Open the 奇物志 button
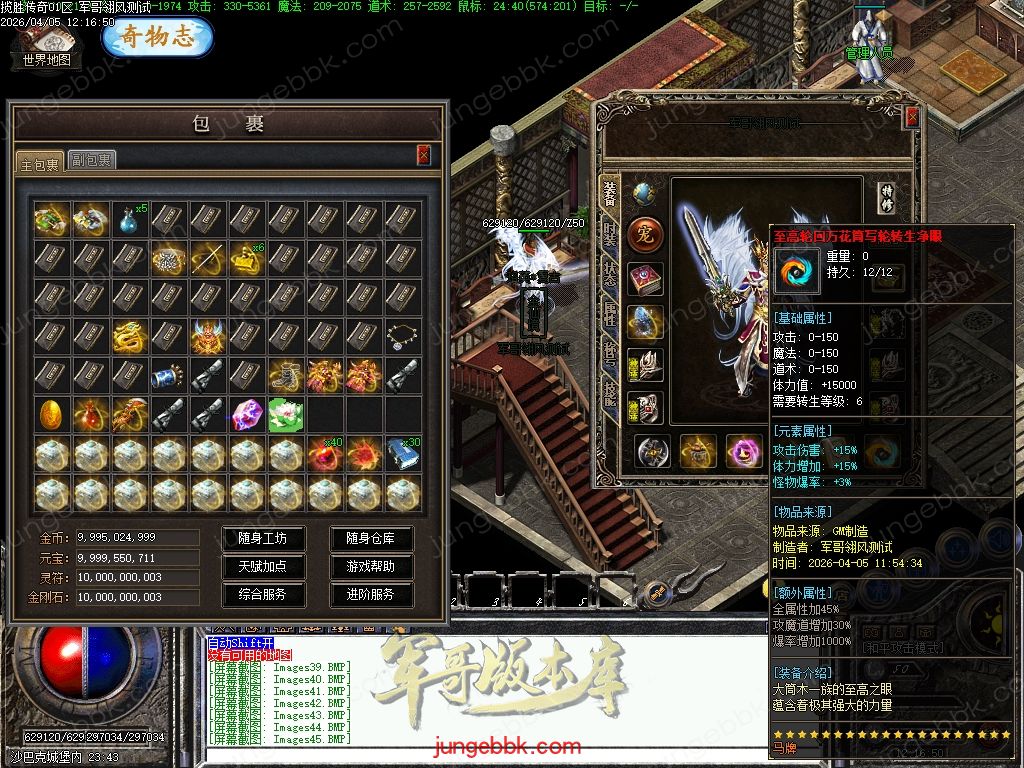 tap(157, 38)
